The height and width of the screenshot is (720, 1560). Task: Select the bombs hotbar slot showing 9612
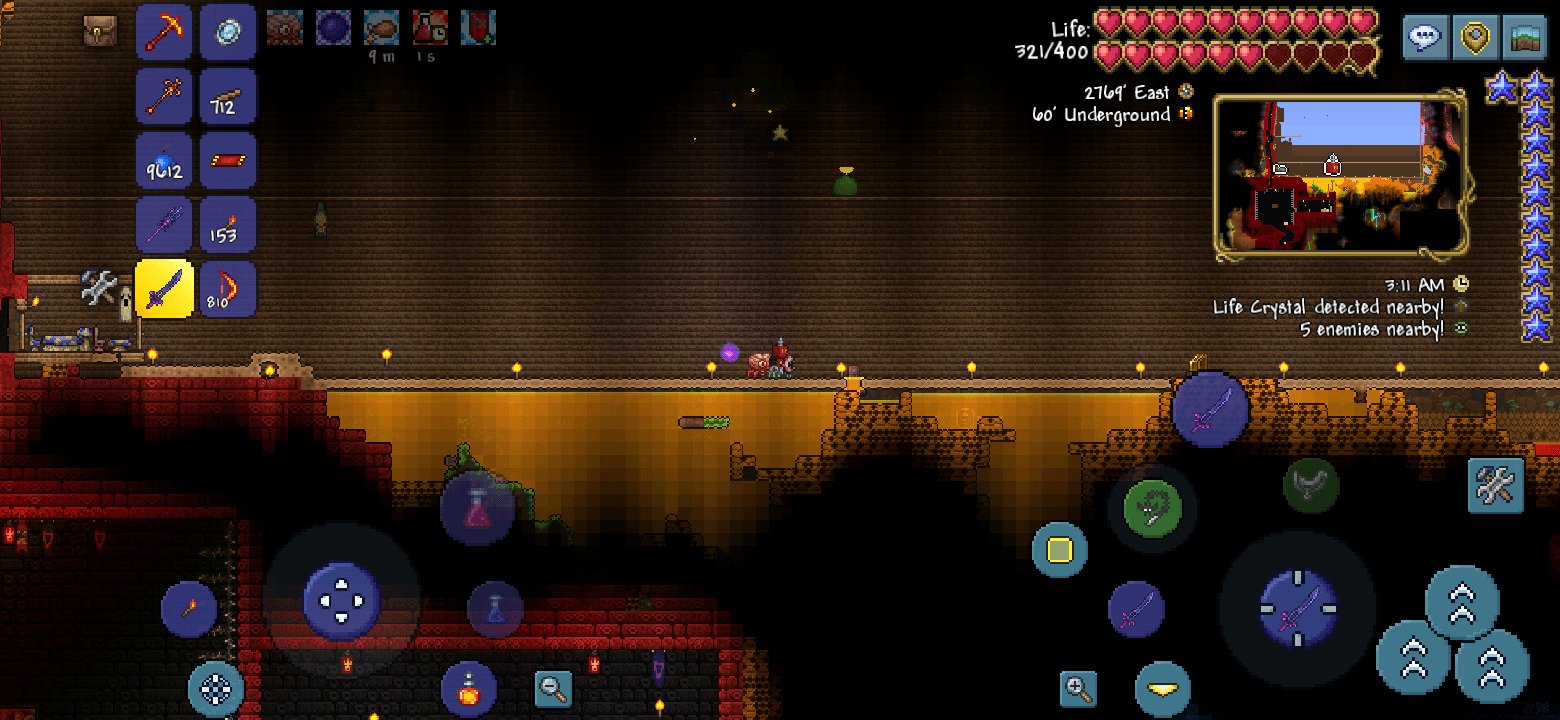[163, 160]
